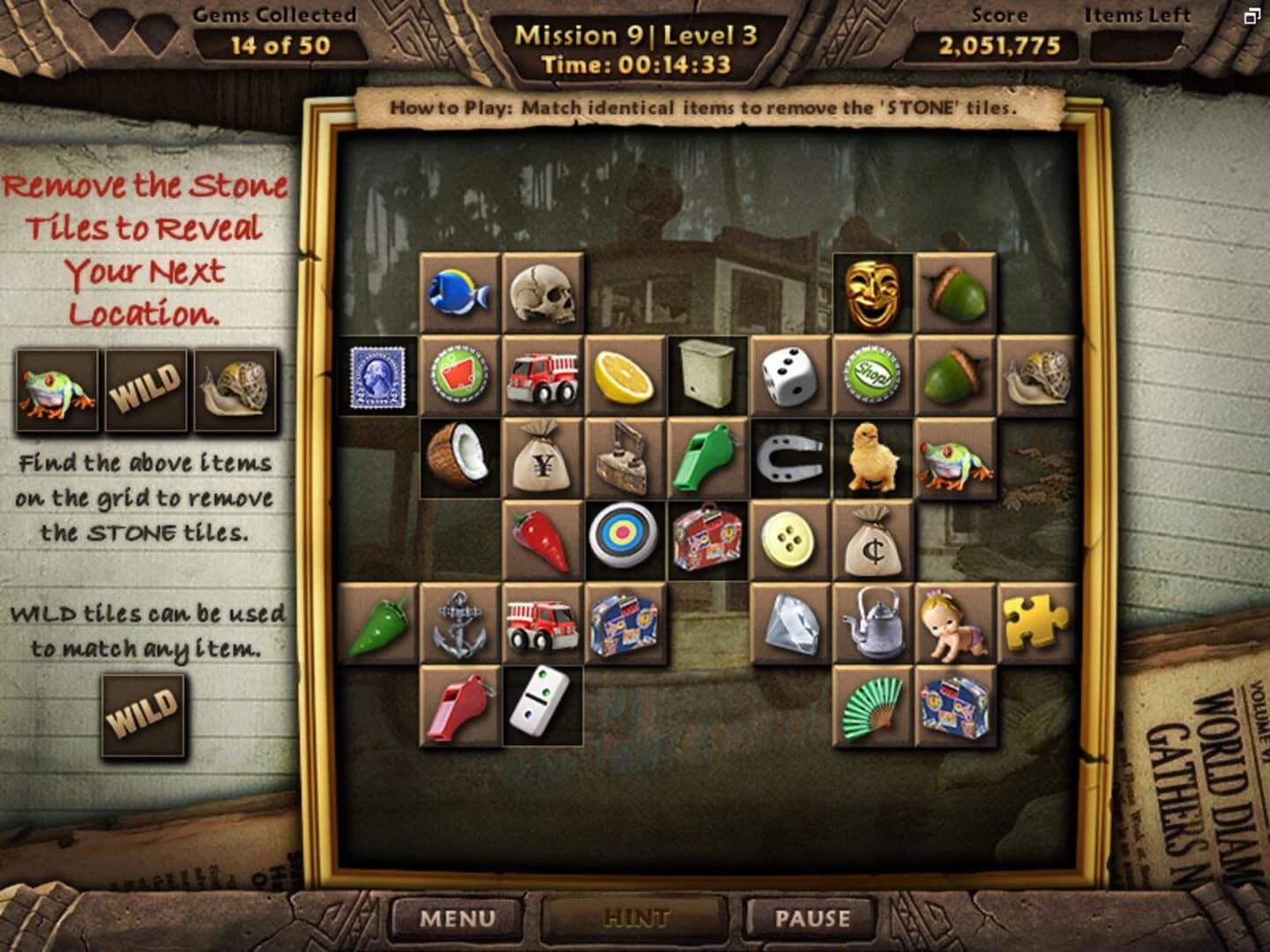Select the coconut tile

click(459, 457)
